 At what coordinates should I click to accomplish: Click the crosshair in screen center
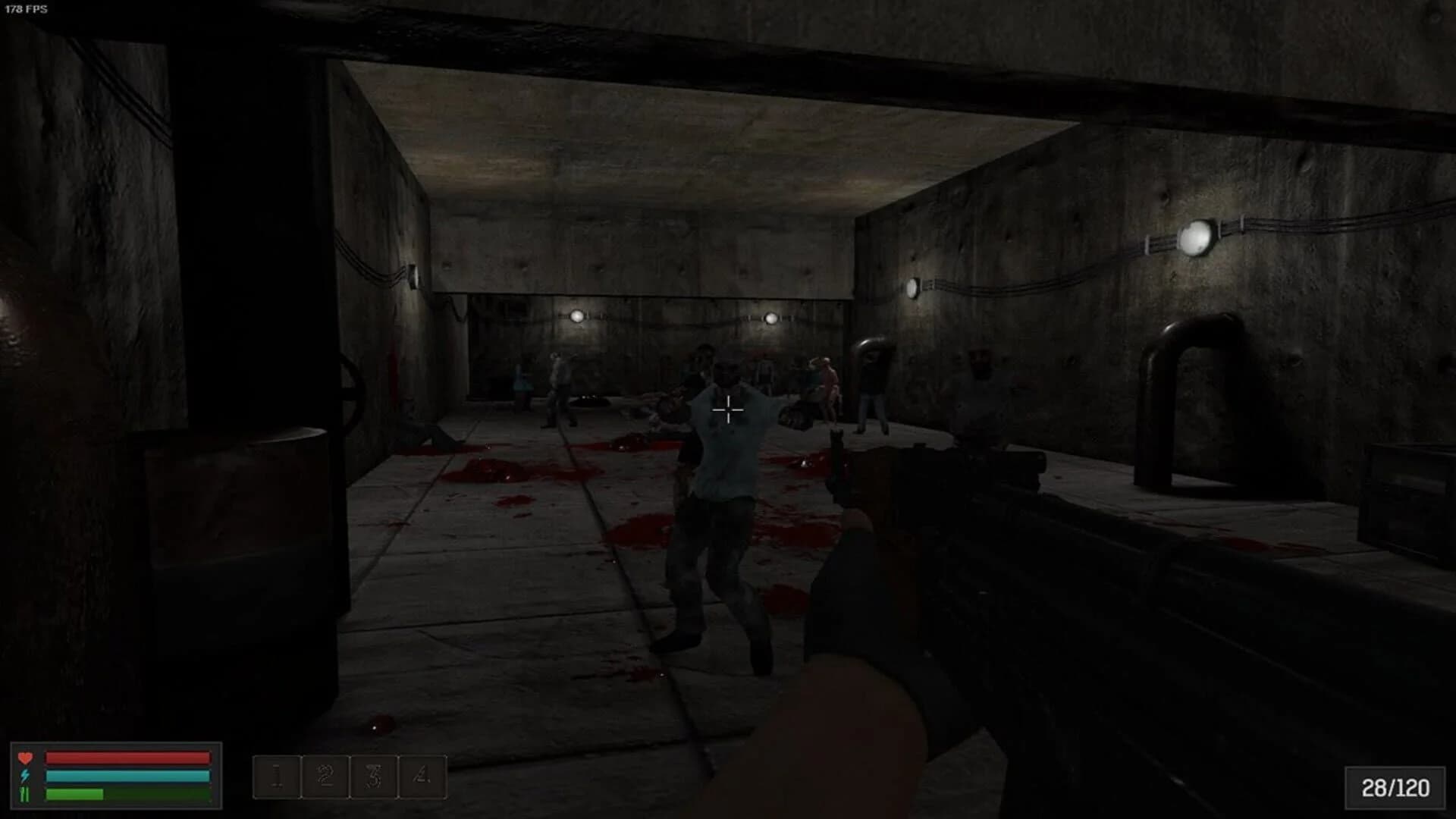(x=726, y=409)
